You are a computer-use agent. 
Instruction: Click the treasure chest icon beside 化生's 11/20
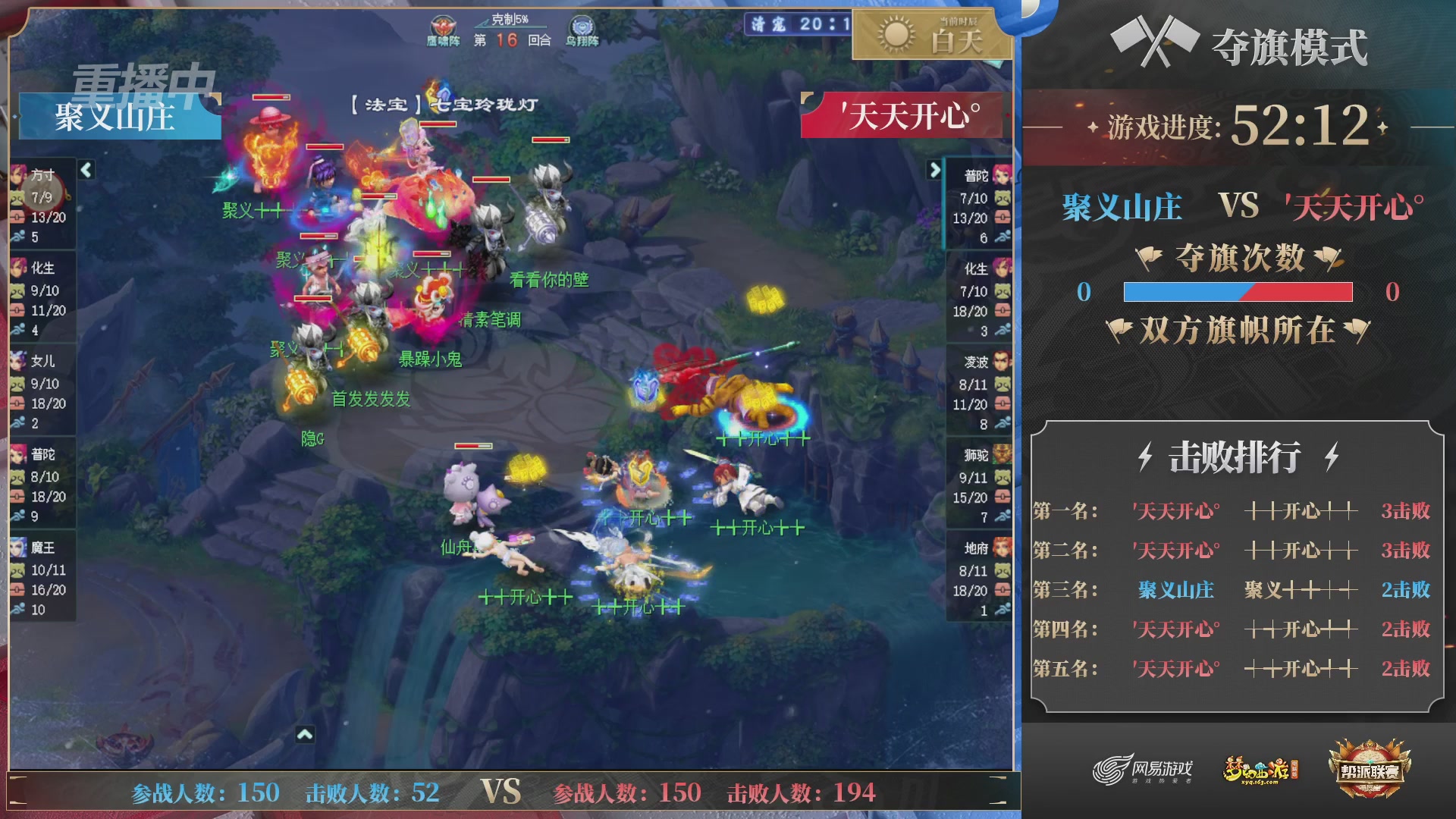(17, 310)
